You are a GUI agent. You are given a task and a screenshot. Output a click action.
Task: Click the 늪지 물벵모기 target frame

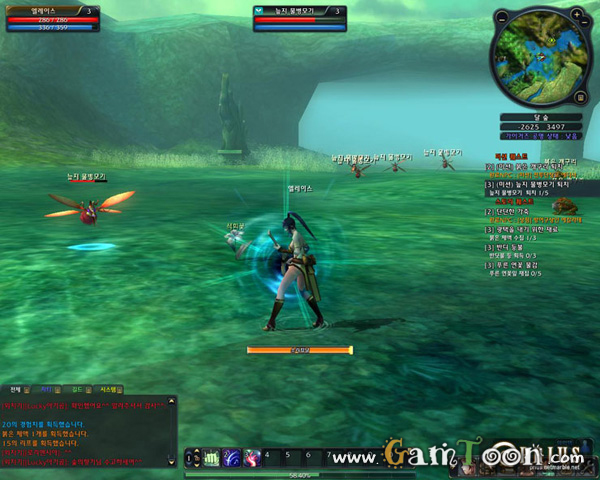(x=300, y=17)
